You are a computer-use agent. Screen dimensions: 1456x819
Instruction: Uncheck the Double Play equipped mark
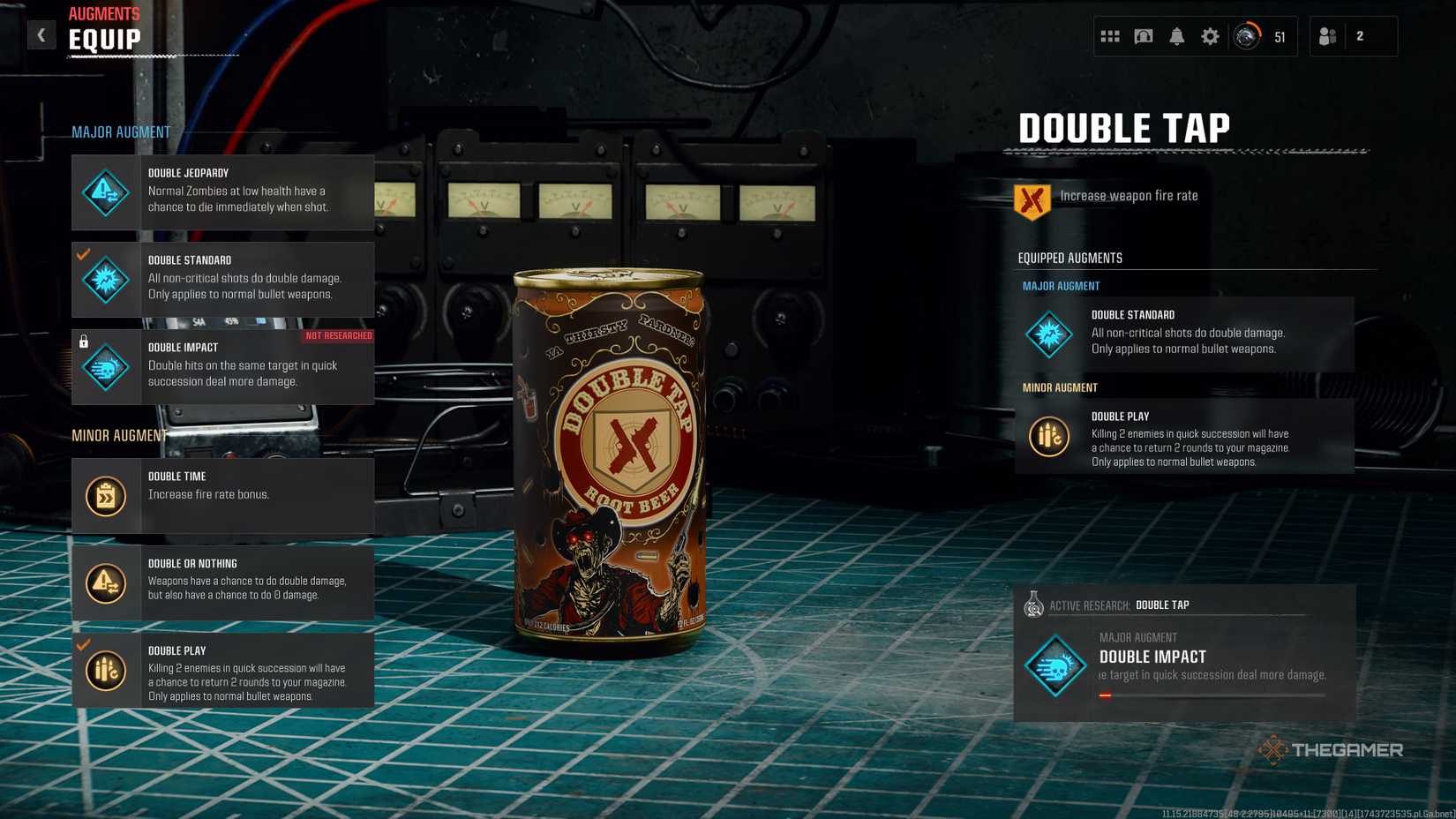click(x=83, y=645)
